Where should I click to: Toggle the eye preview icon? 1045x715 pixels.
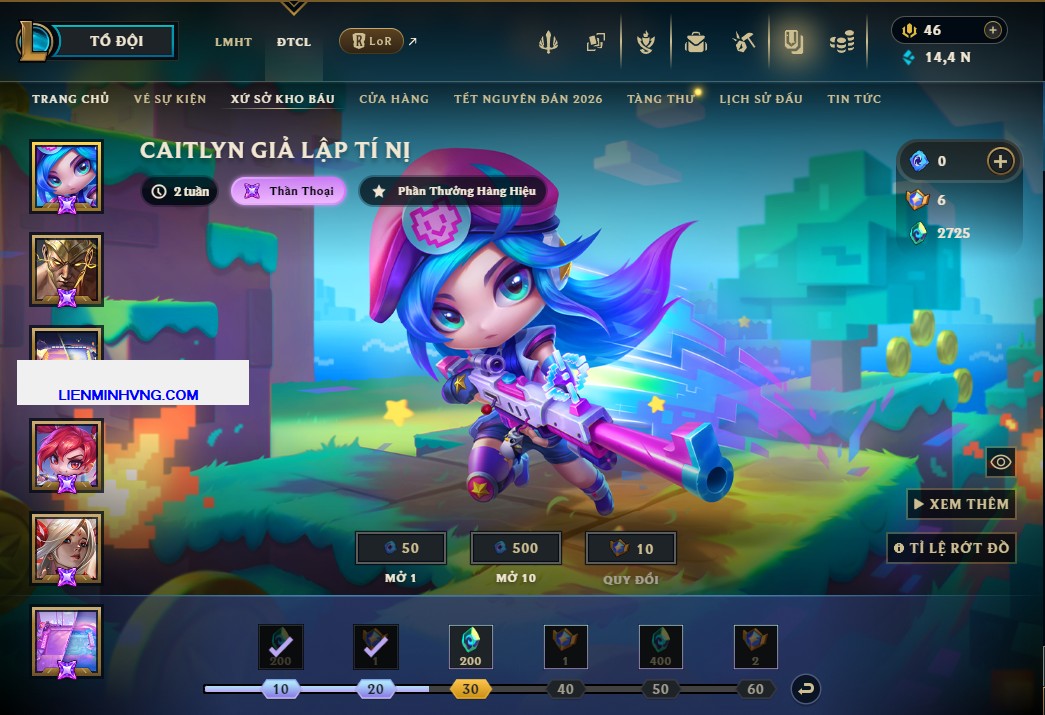[x=1000, y=462]
